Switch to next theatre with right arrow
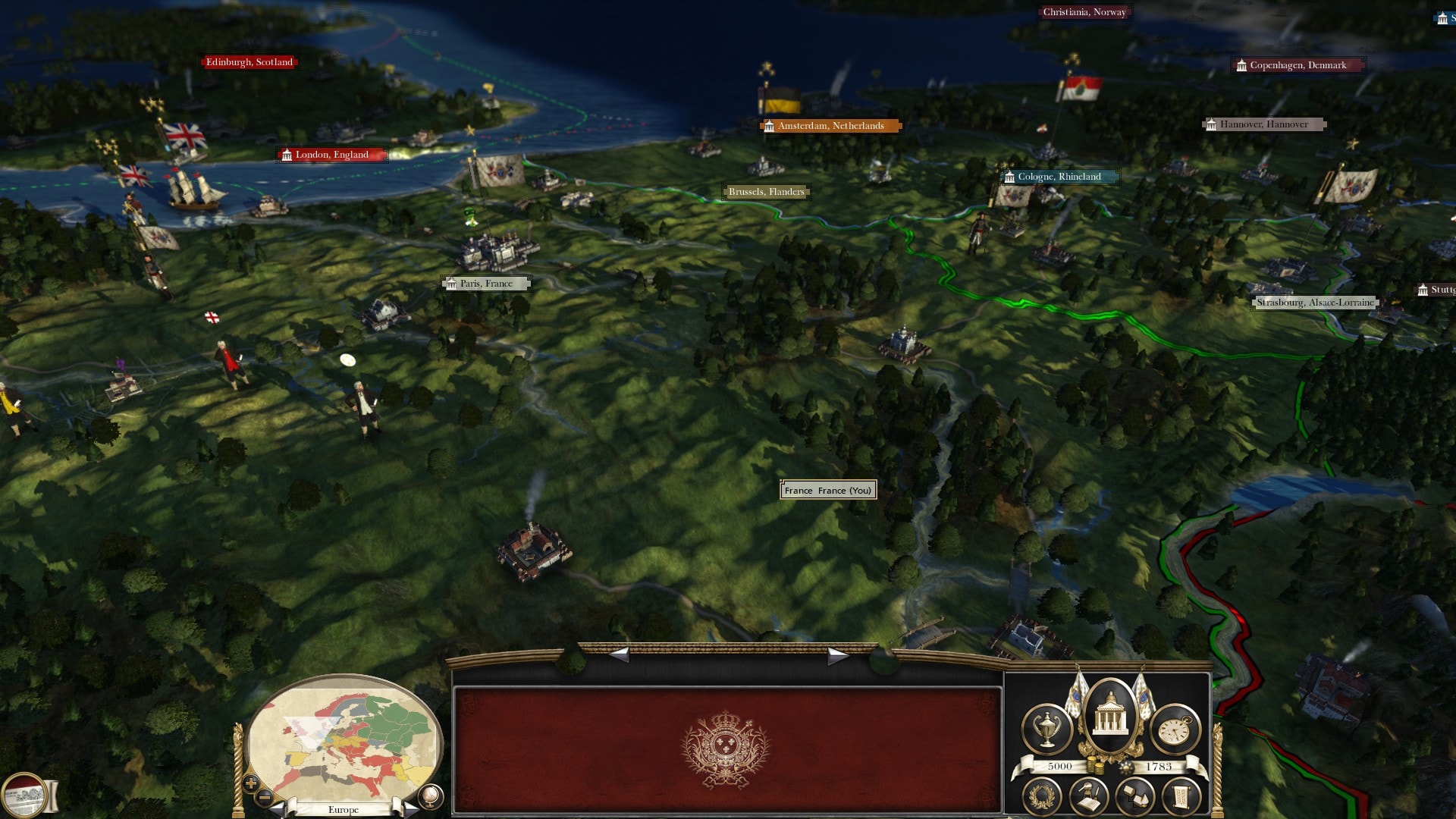 point(409,808)
